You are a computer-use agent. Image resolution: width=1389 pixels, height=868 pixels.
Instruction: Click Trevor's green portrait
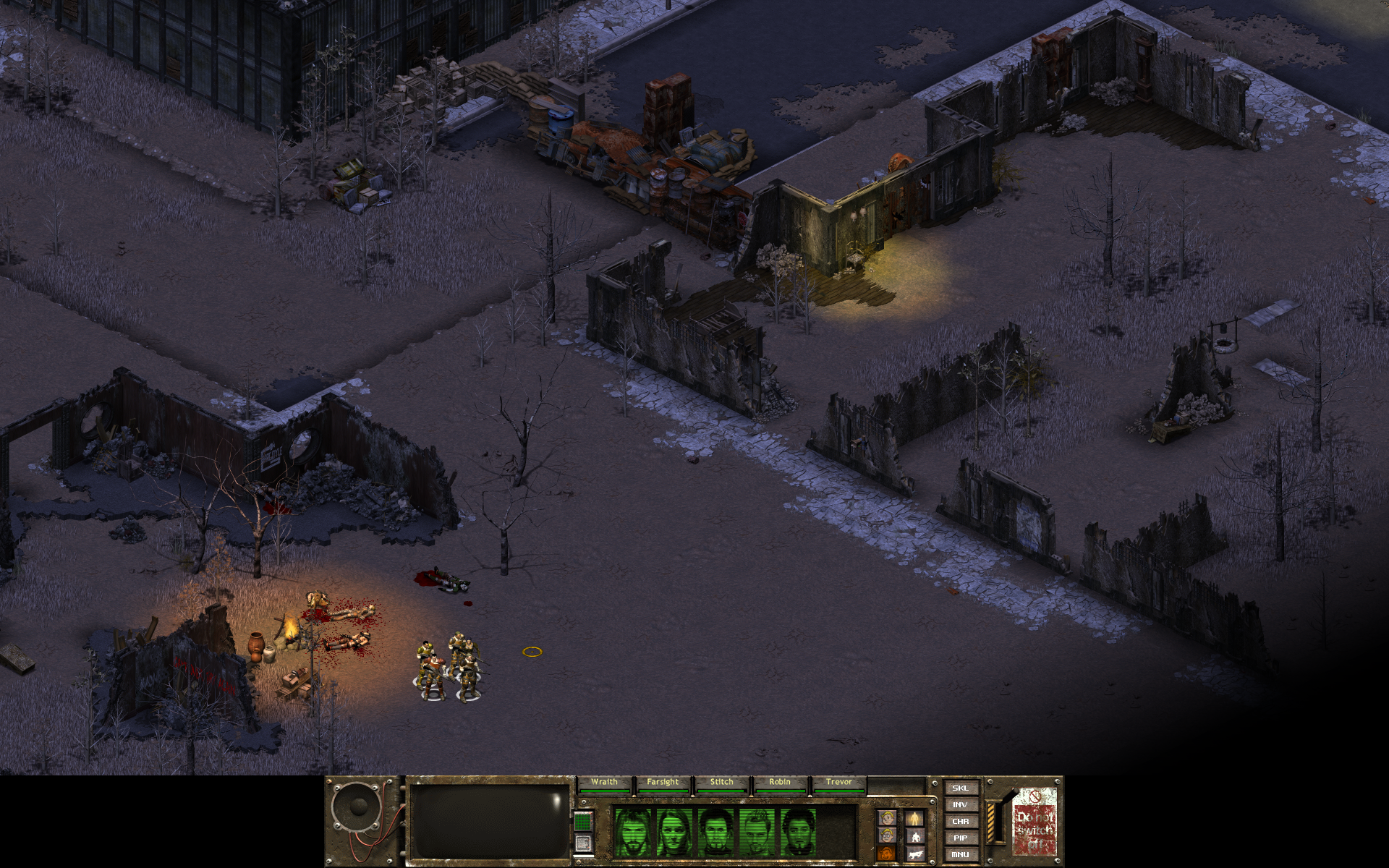[798, 832]
